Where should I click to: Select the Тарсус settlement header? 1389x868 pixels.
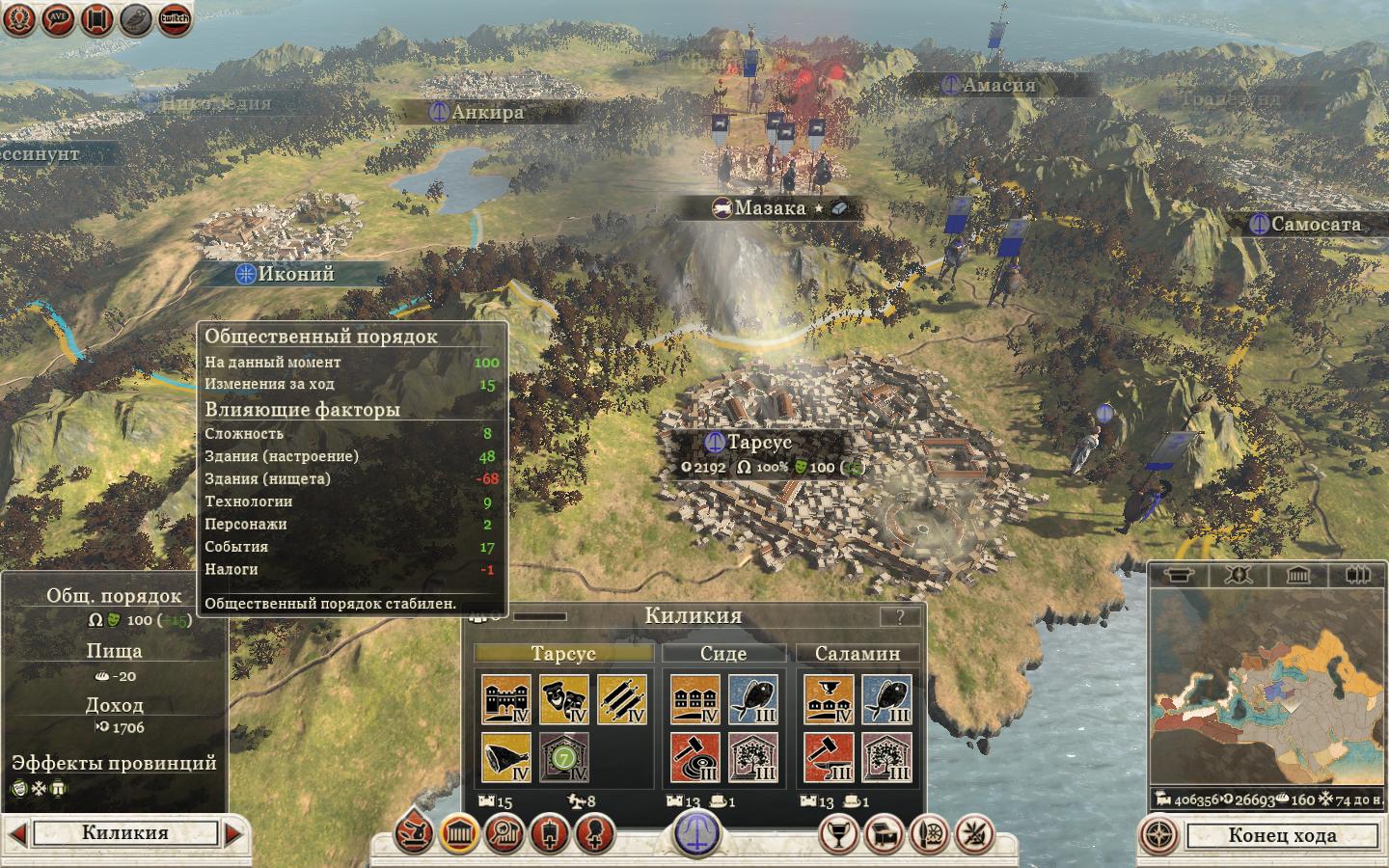pos(563,654)
